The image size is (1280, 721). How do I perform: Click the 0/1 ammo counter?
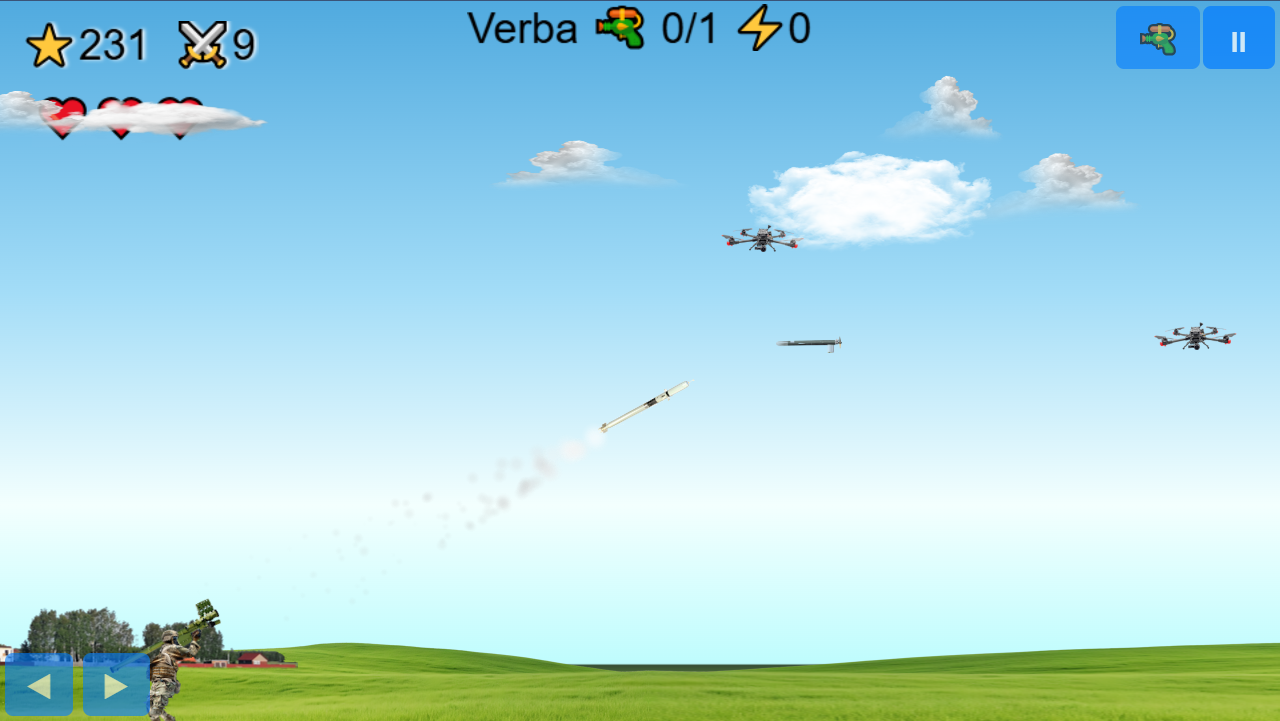(x=687, y=29)
